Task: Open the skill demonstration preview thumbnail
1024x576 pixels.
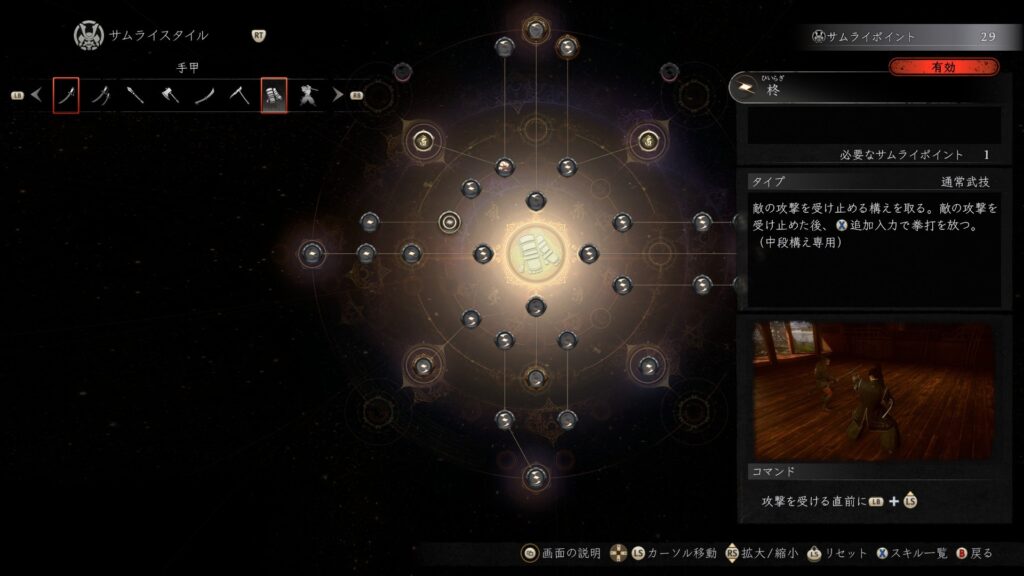Action: (x=873, y=389)
